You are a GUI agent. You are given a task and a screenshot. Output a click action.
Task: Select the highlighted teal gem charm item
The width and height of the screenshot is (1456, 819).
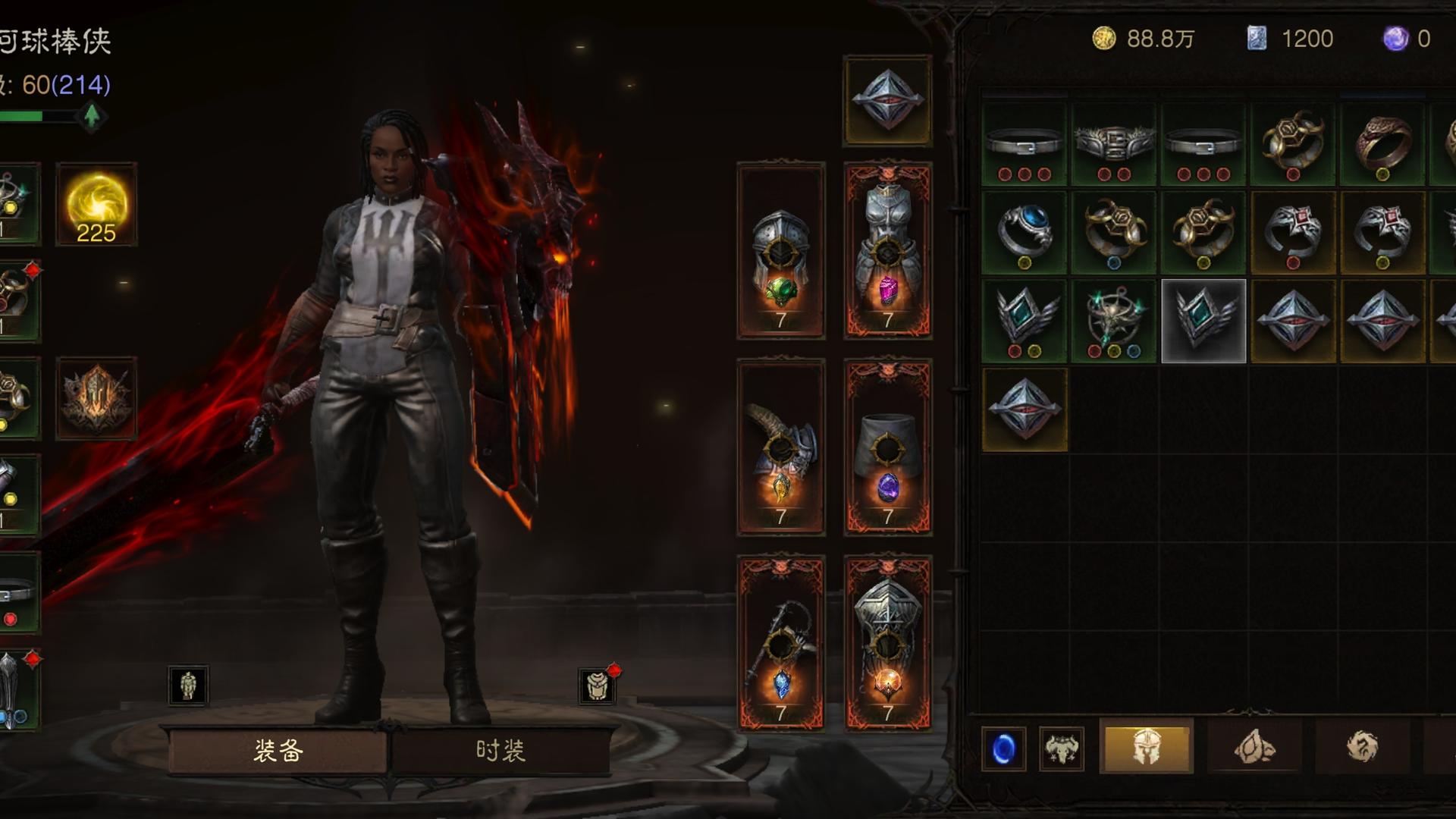[1203, 321]
